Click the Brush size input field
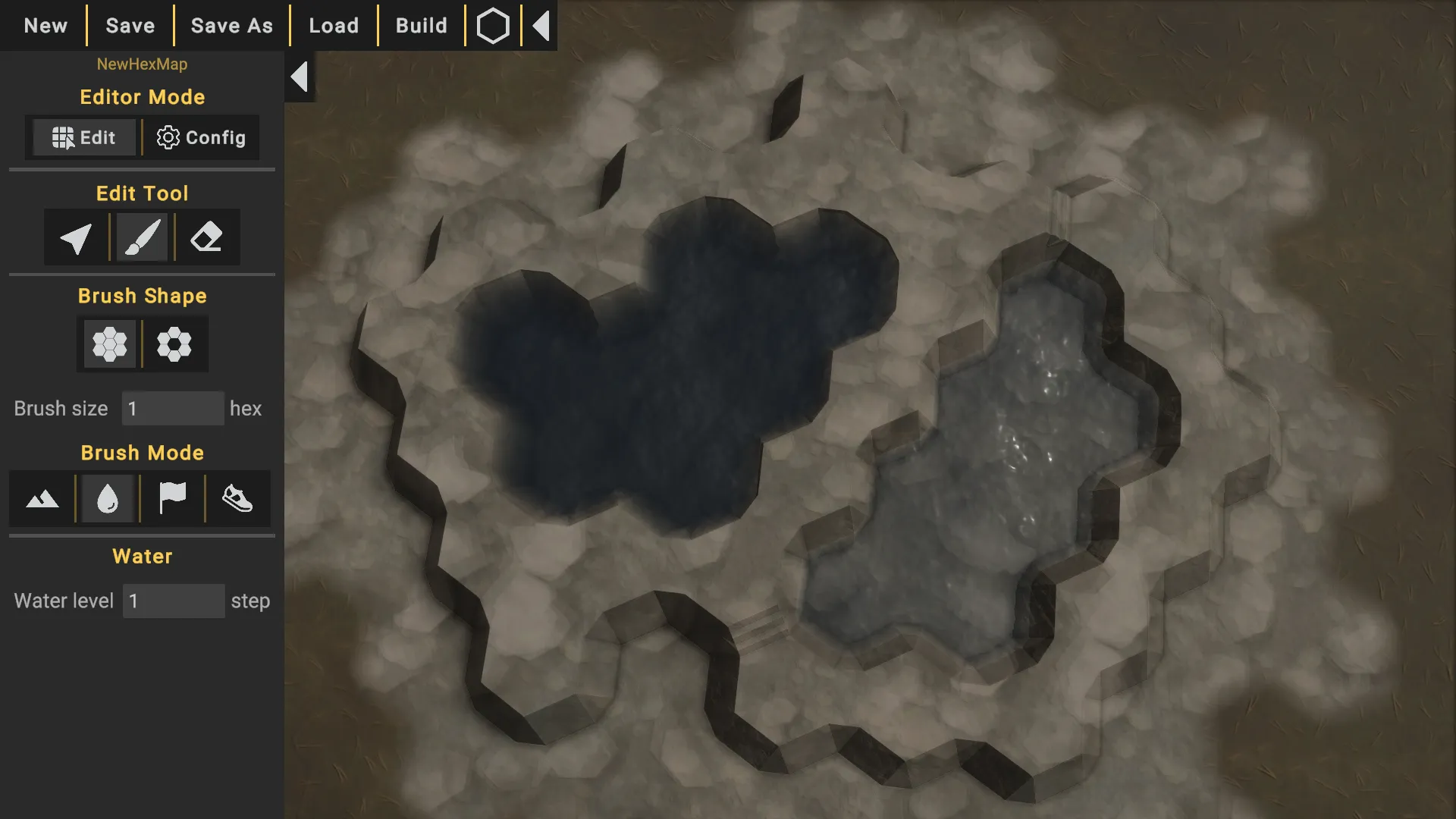This screenshot has height=819, width=1456. [x=173, y=409]
